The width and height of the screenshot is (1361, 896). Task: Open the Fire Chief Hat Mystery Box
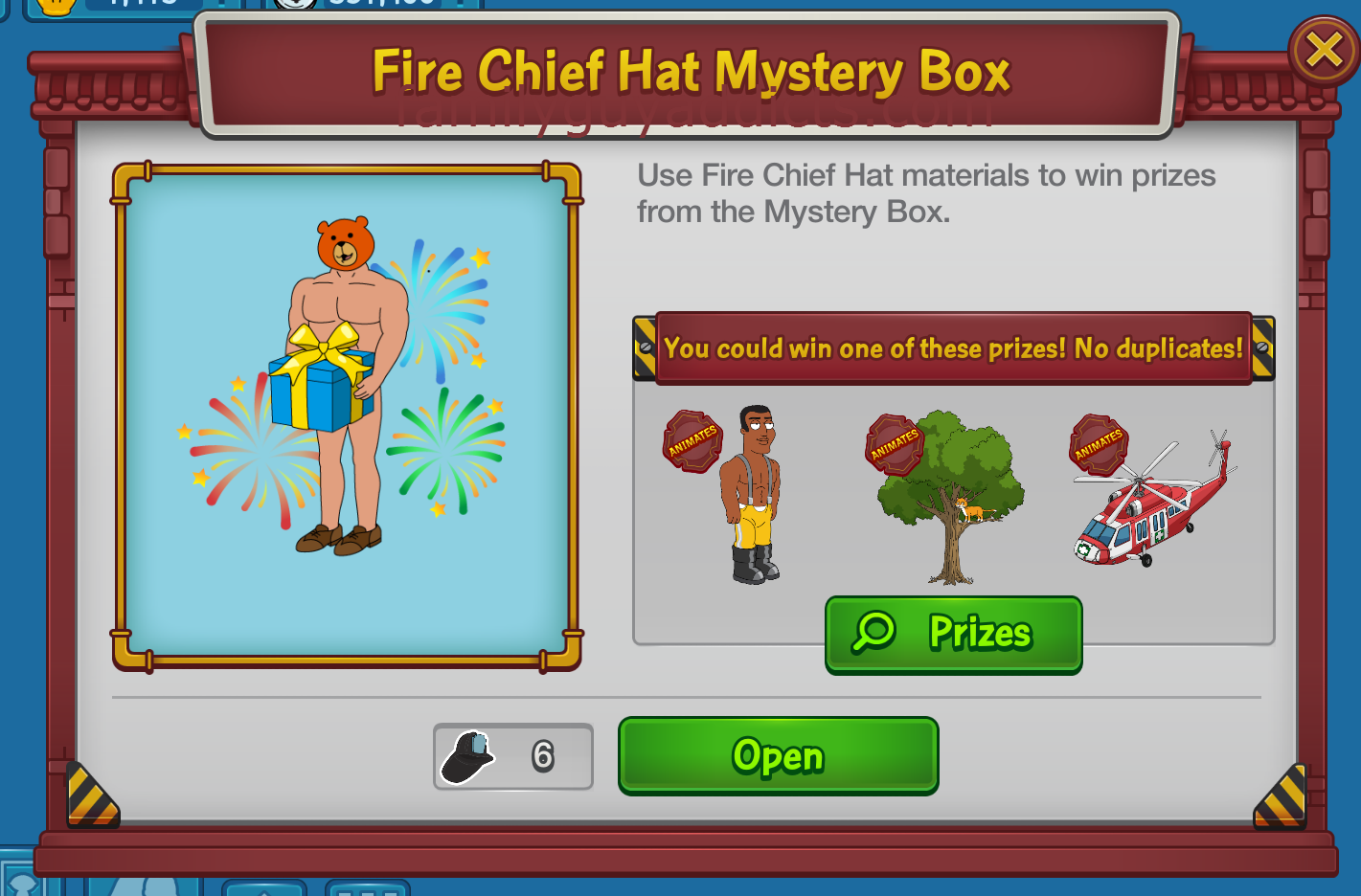pos(778,755)
